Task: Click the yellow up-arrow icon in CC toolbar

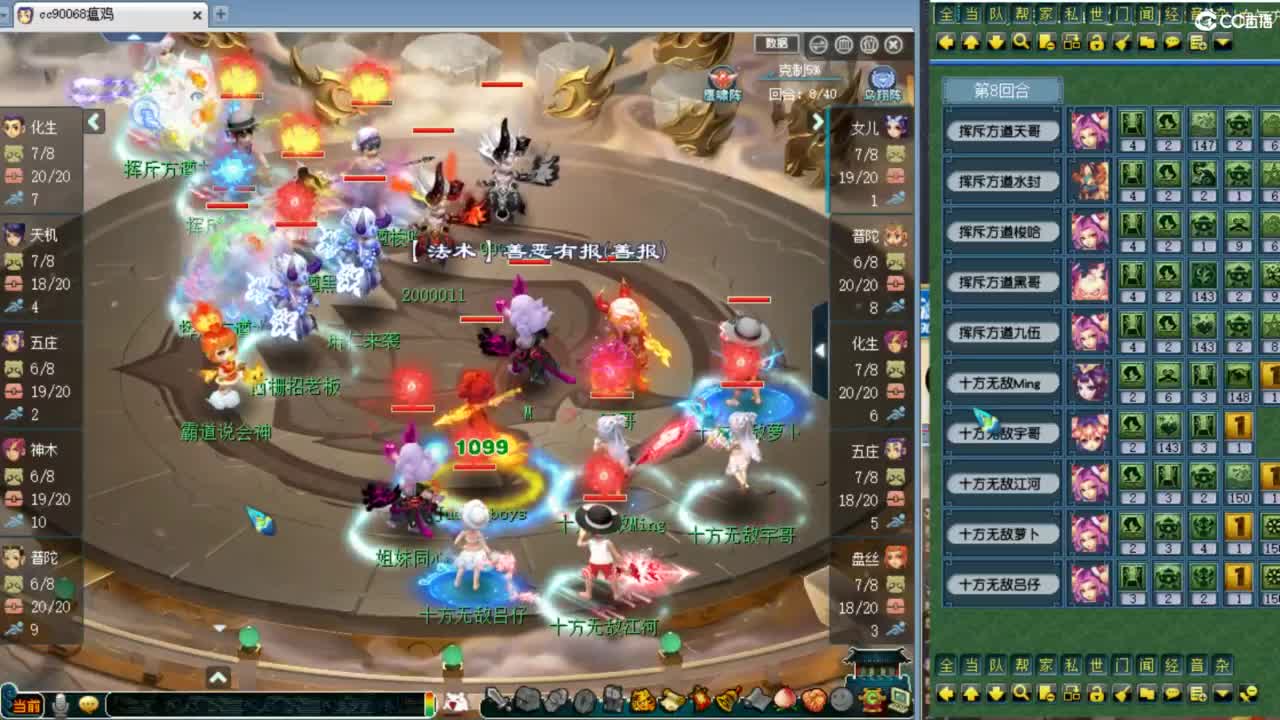Action: pyautogui.click(x=972, y=42)
